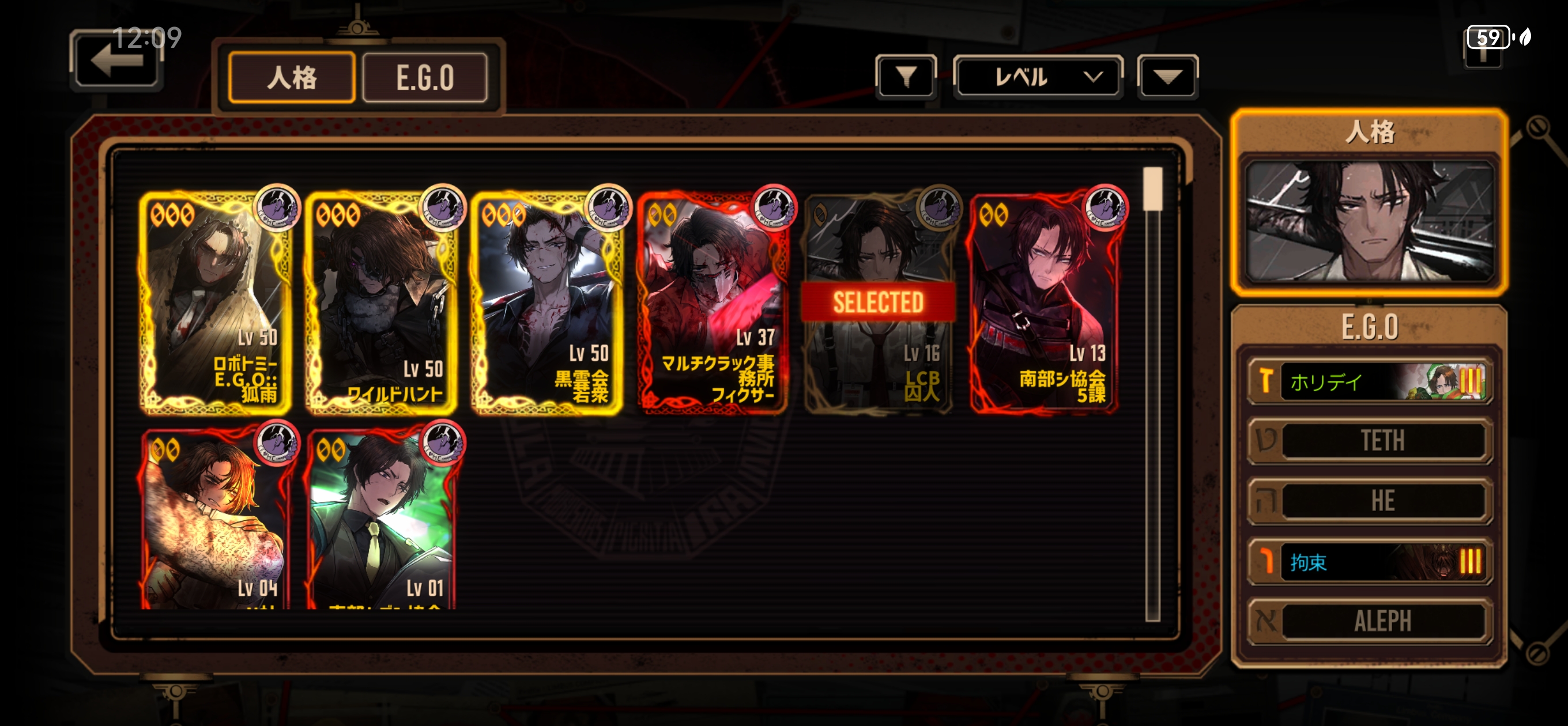1568x726 pixels.
Task: Toggle the sort order arrow button
Action: click(x=1167, y=77)
